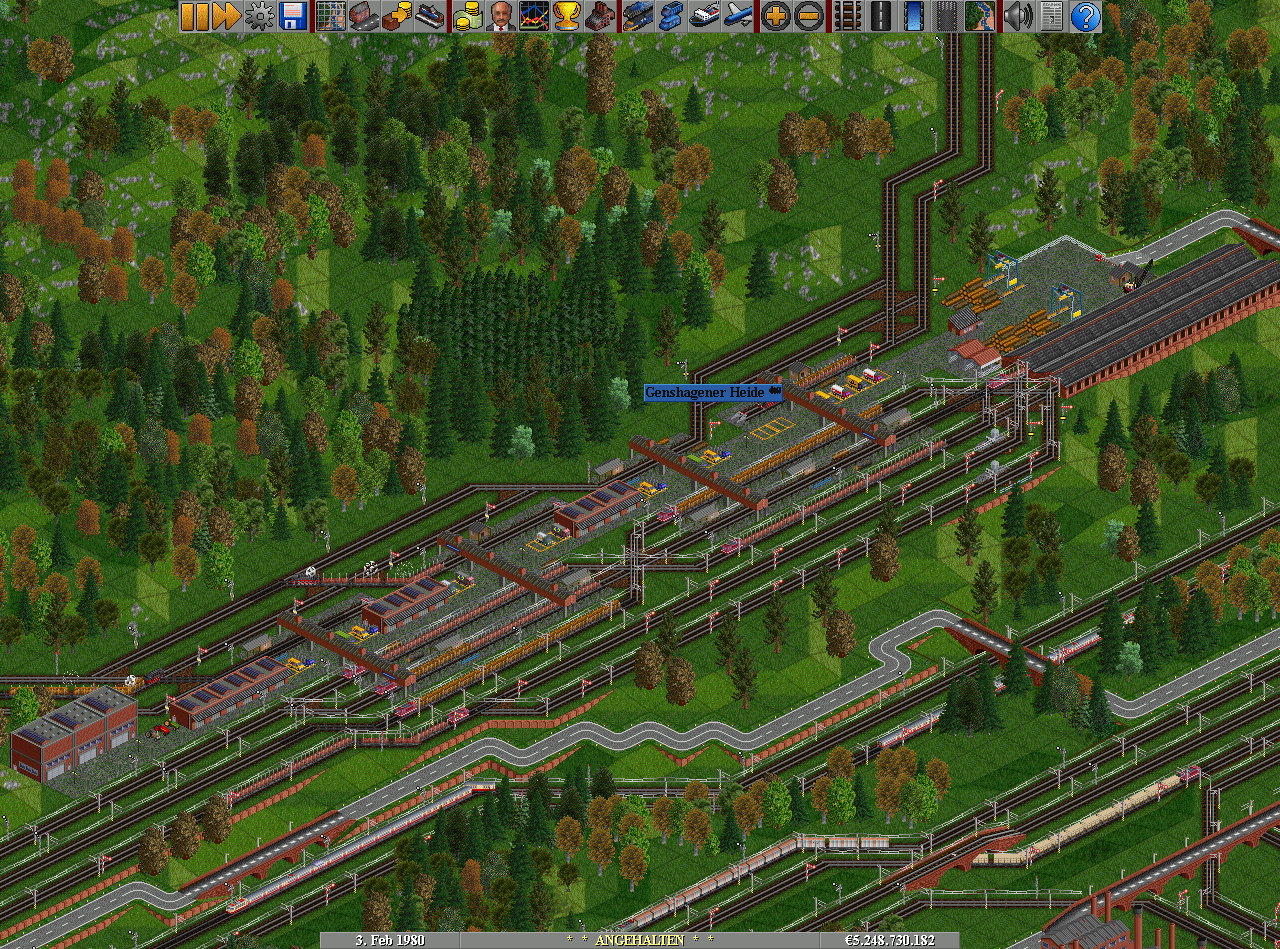Show the world map
Viewport: 1280px width, 949px height.
pos(330,16)
